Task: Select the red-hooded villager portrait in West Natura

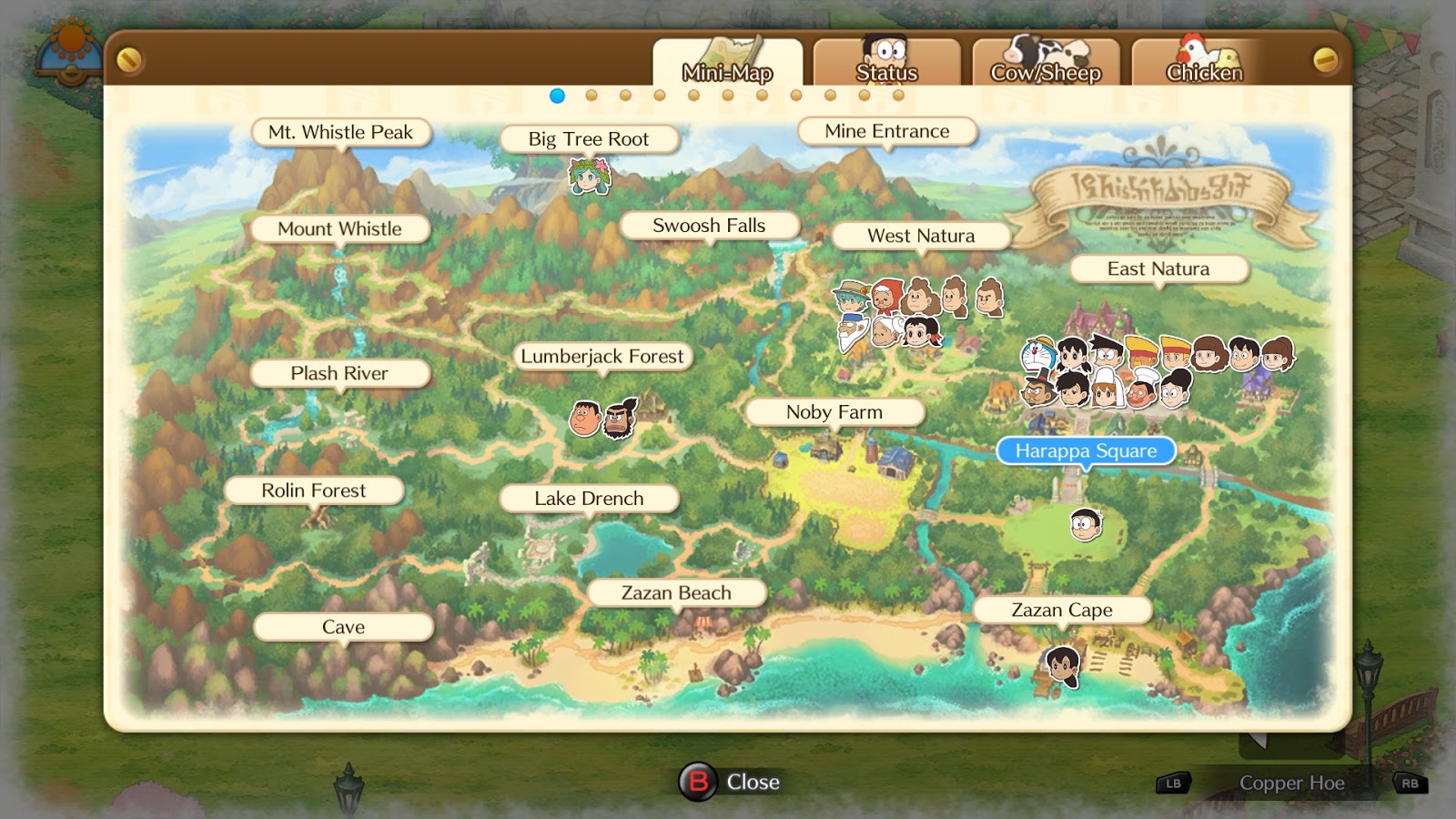Action: [888, 297]
